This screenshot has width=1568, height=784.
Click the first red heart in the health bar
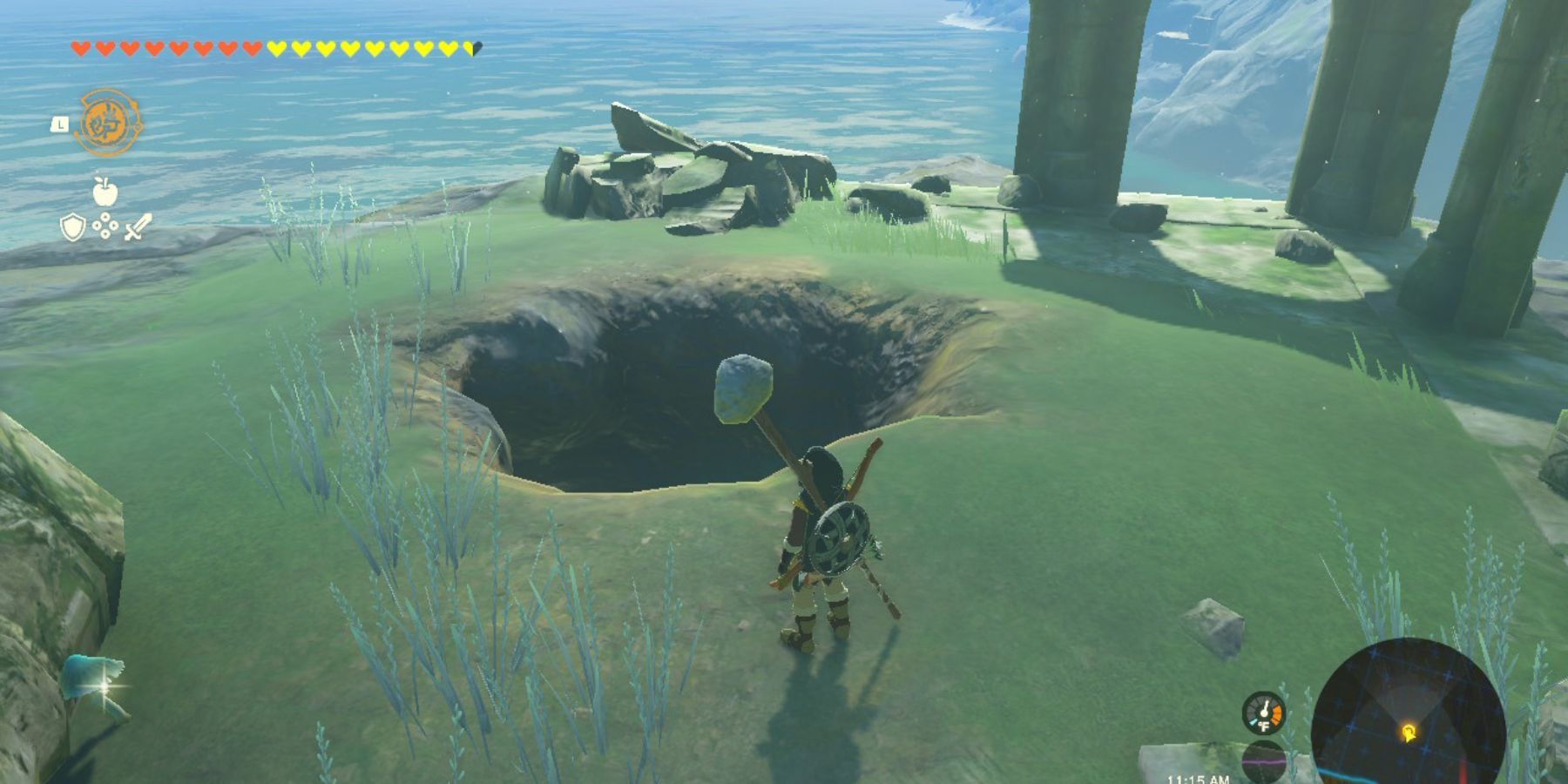tap(81, 49)
